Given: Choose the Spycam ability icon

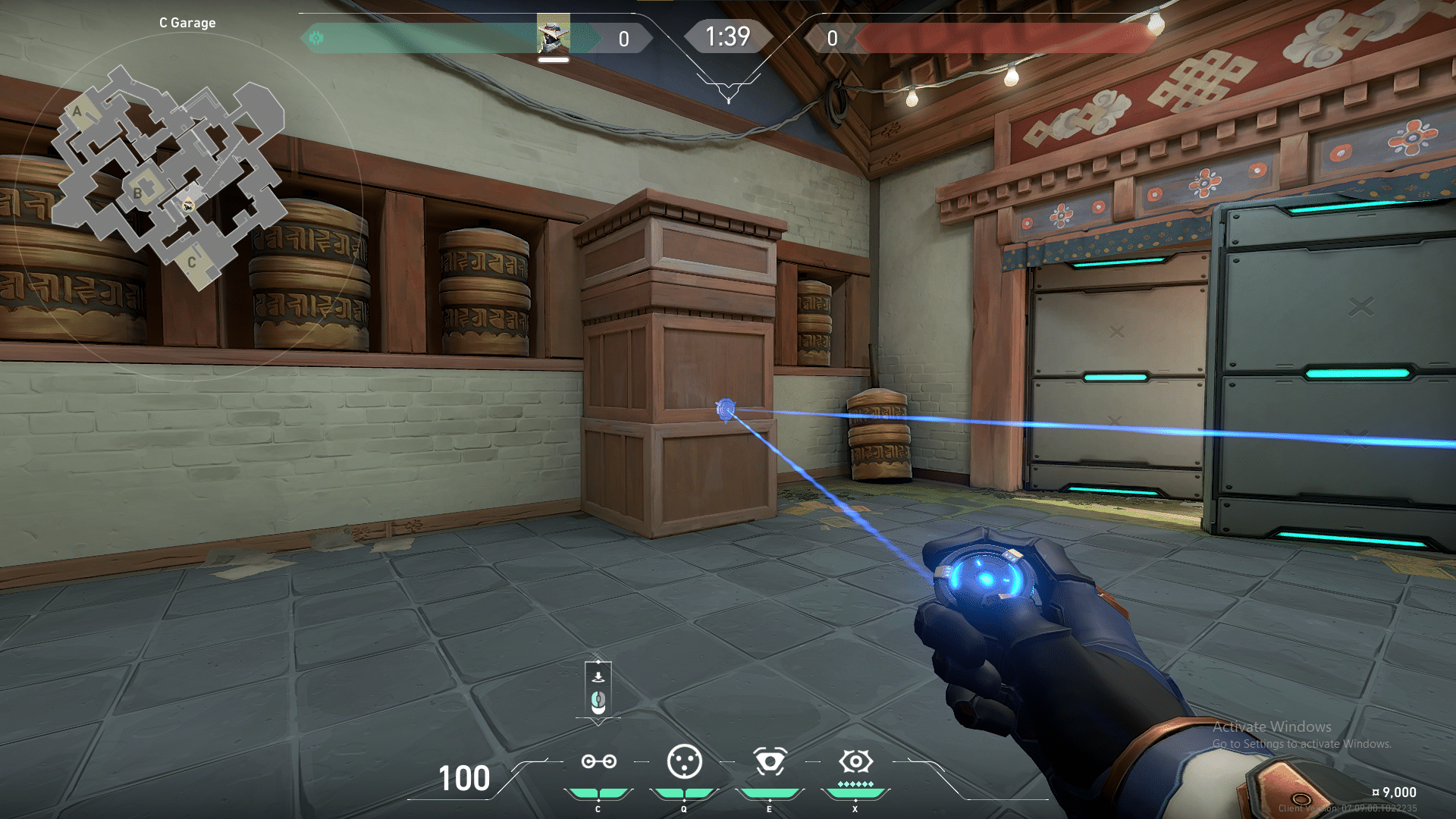Looking at the screenshot, I should click(x=769, y=761).
